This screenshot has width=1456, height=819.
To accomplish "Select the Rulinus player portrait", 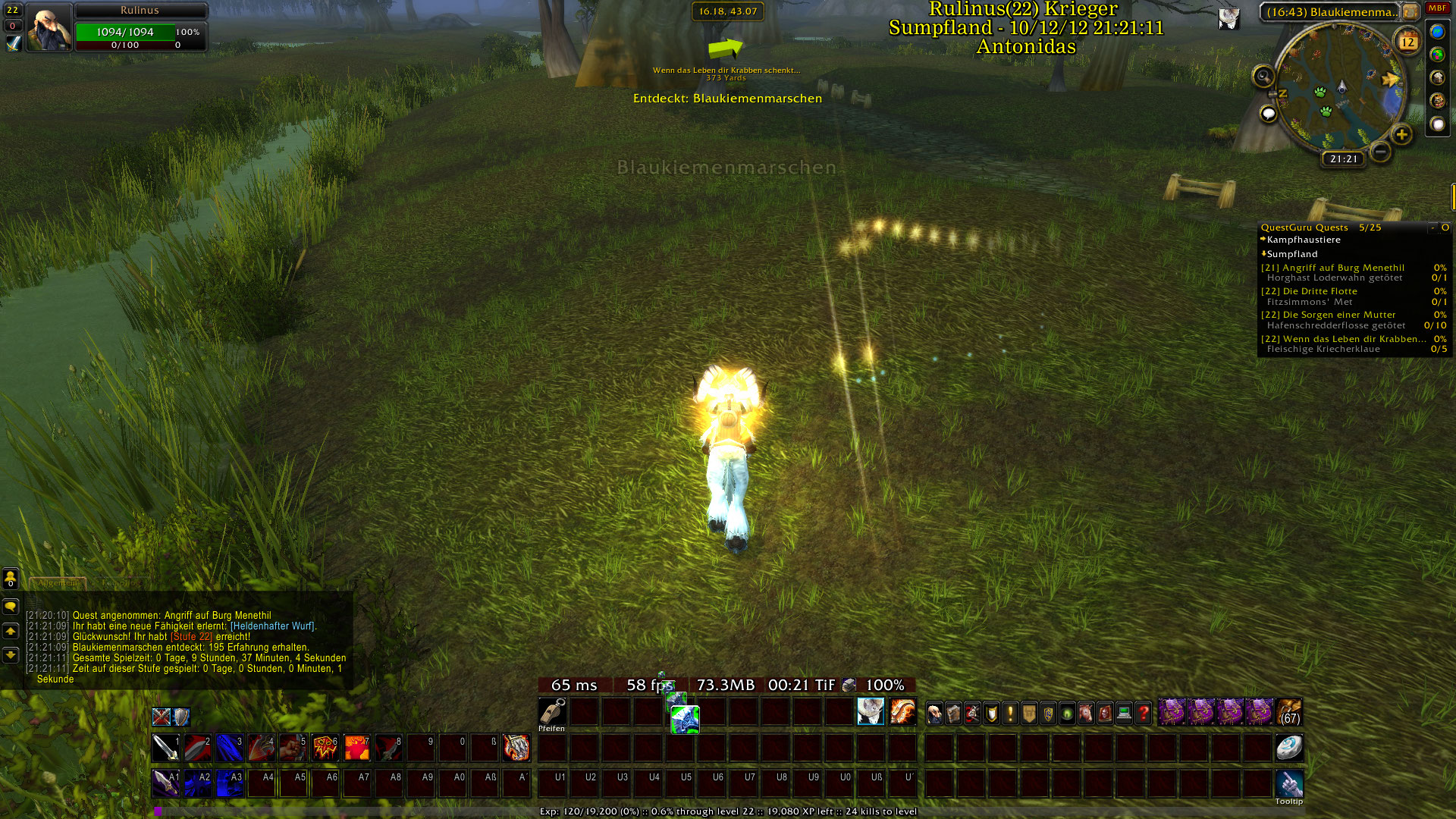I will (x=49, y=27).
